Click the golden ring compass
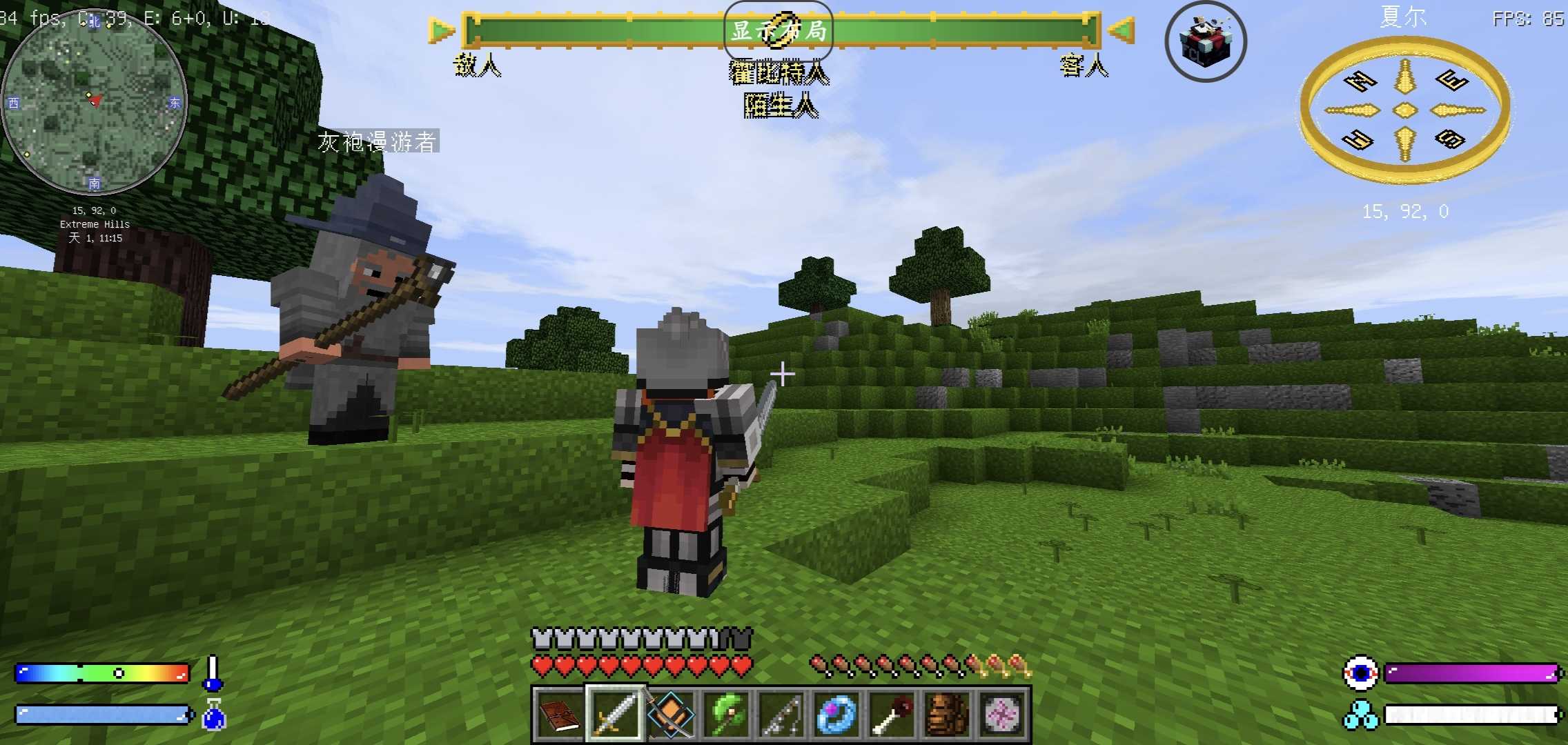This screenshot has height=745, width=1568. coord(1404,110)
